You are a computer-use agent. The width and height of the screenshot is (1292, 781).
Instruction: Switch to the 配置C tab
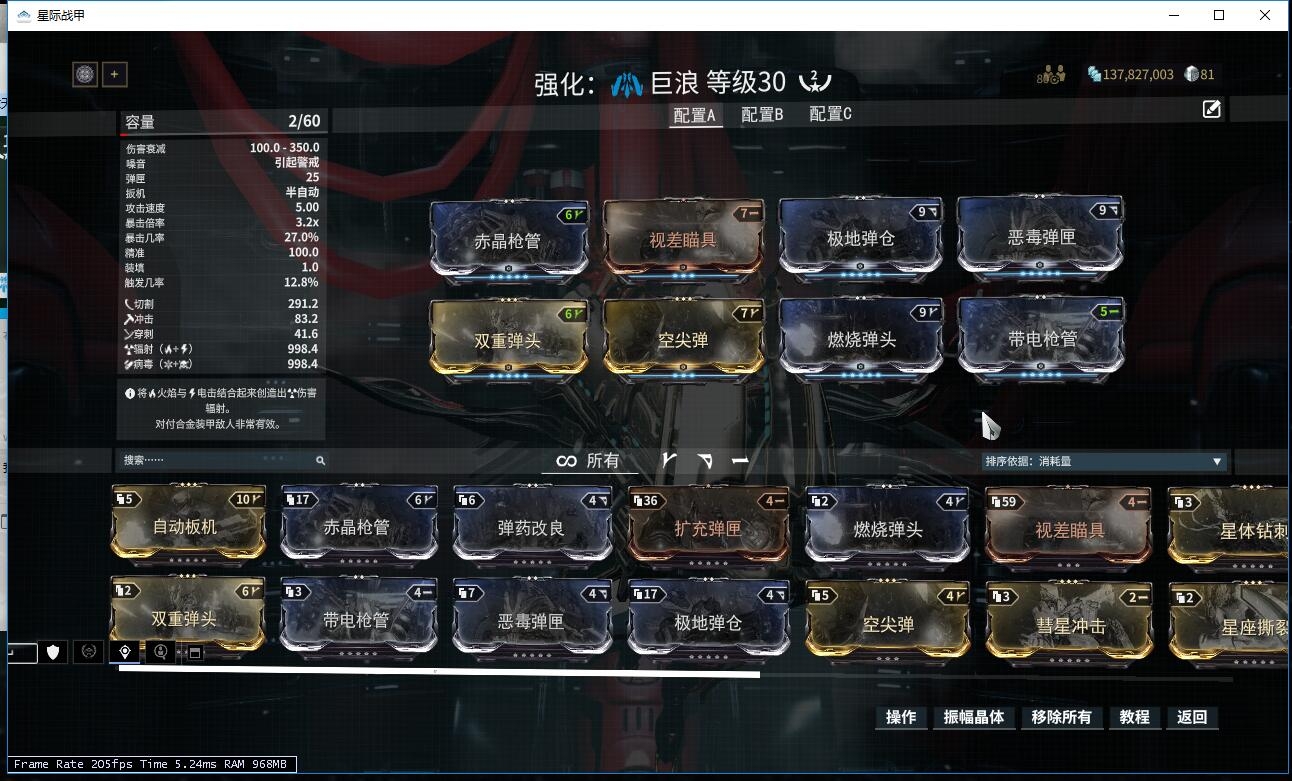[828, 114]
